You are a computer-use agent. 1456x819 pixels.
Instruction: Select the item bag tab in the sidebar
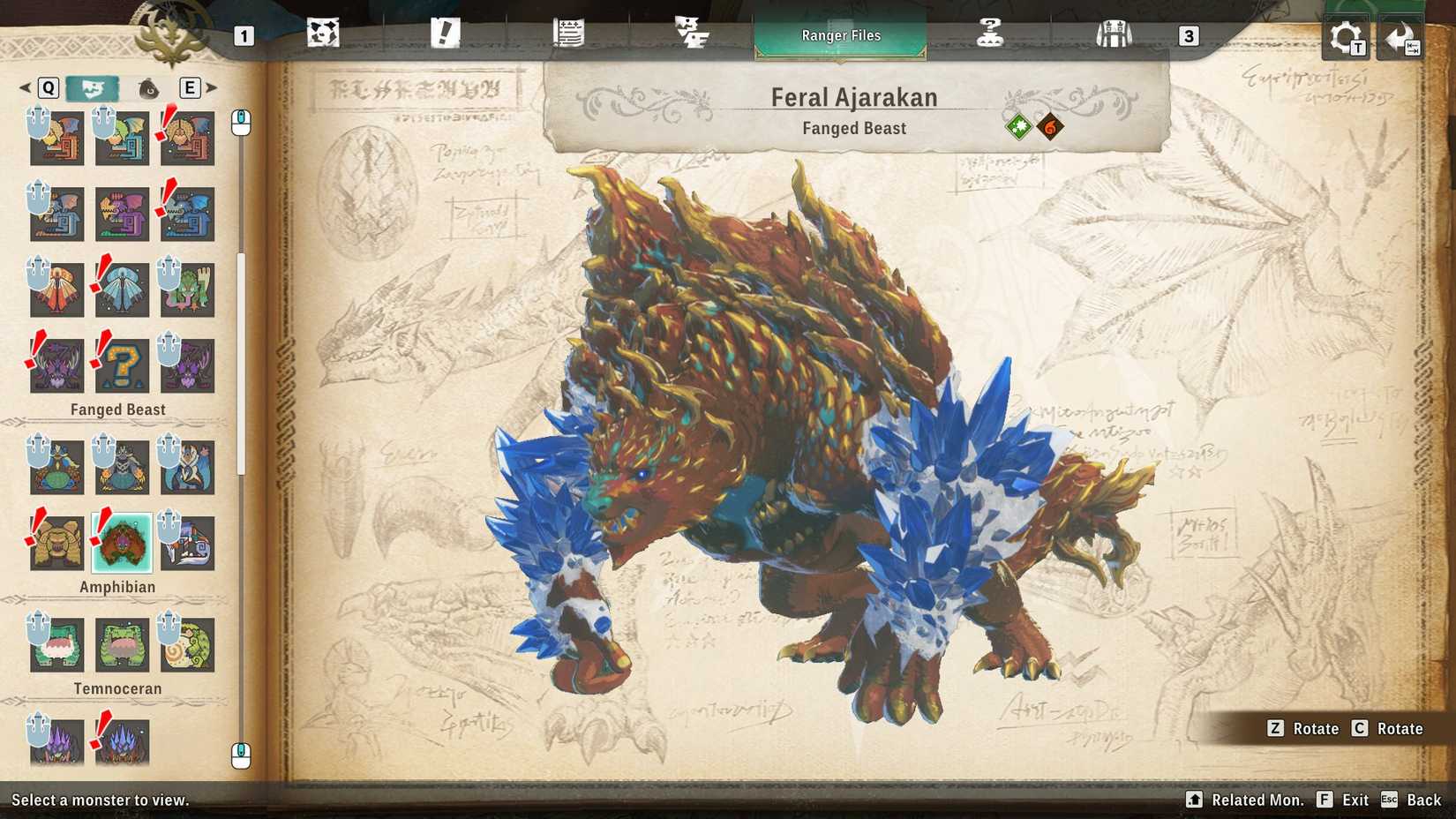[x=147, y=88]
